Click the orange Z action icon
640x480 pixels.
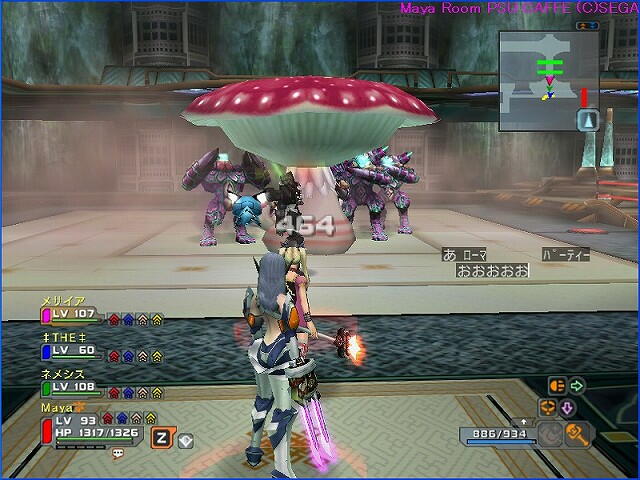click(159, 436)
